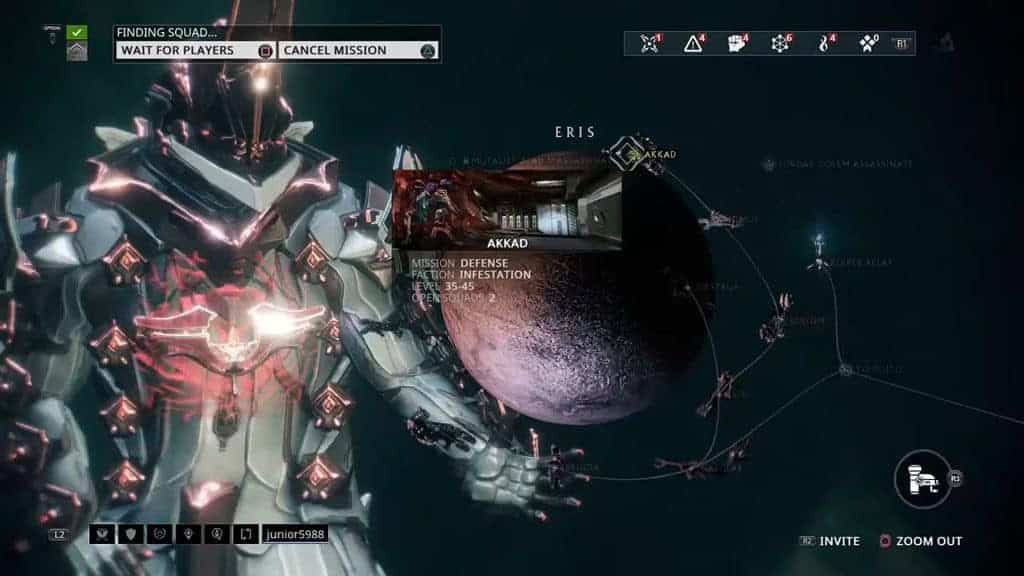Image resolution: width=1024 pixels, height=576 pixels.
Task: Open the syndicate network icon
Action: 781,43
